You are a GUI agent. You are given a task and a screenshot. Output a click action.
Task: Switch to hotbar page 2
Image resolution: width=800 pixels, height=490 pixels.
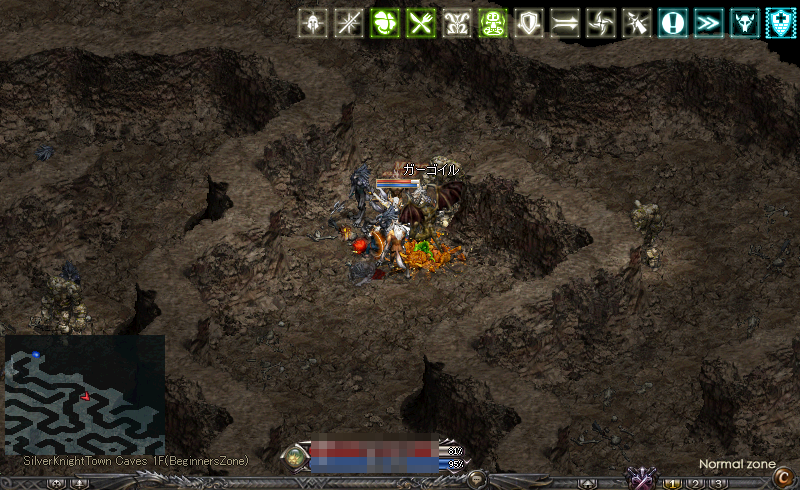point(695,483)
